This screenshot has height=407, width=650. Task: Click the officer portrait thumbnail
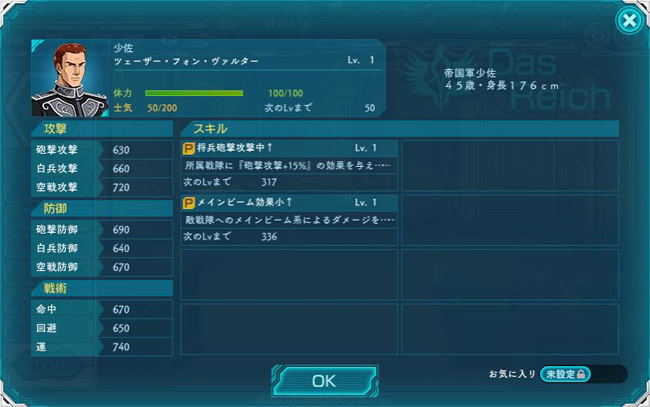tap(70, 77)
